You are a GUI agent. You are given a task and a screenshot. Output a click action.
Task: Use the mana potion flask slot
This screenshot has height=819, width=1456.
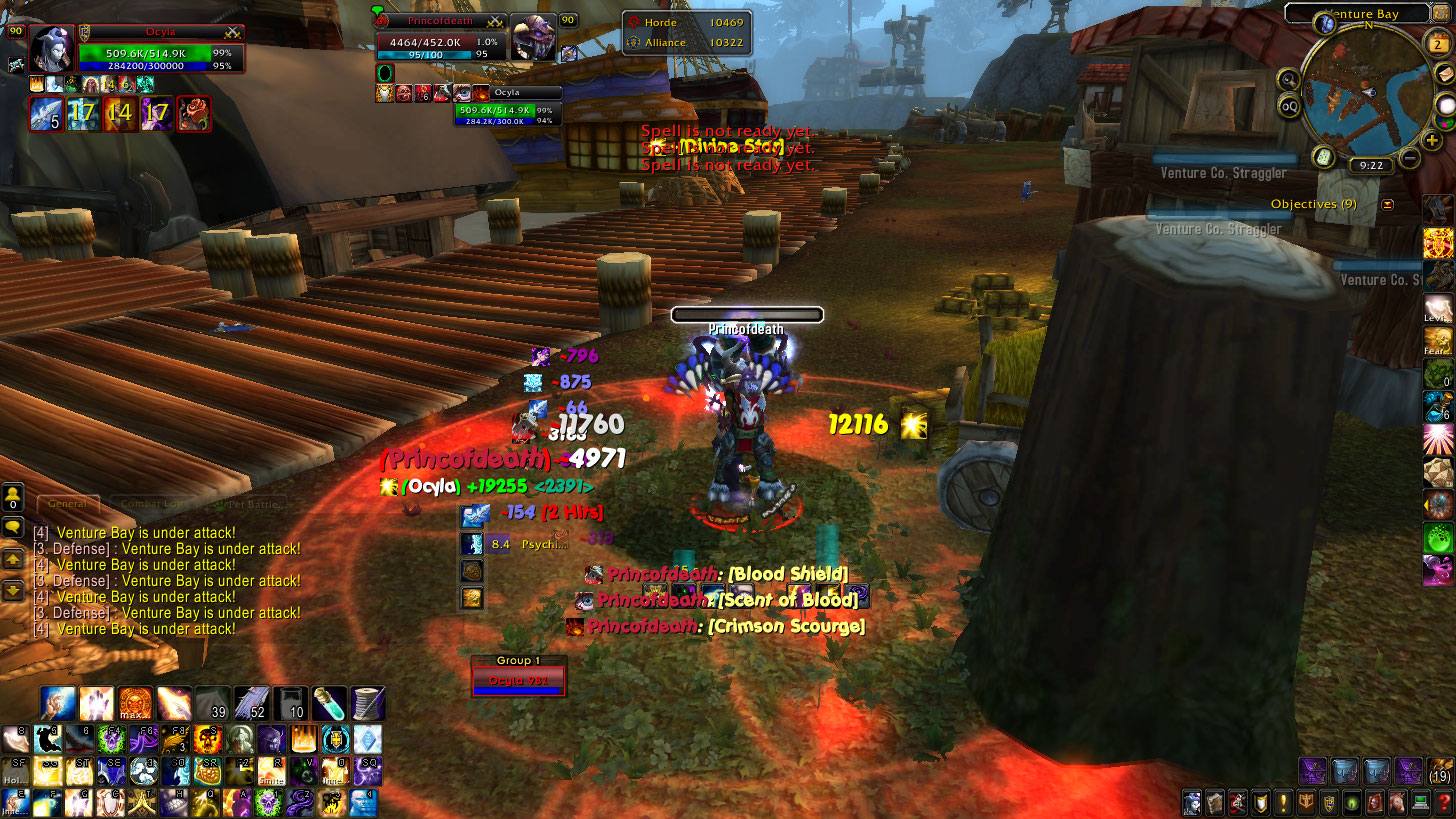[329, 703]
